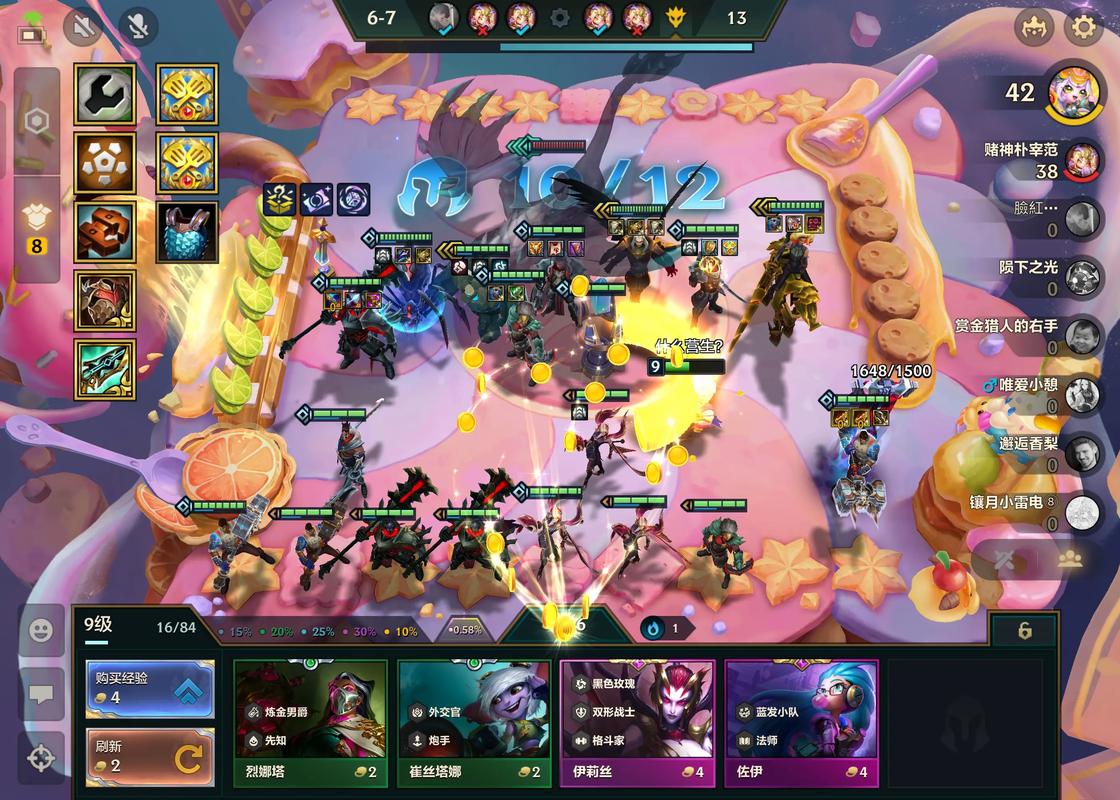The height and width of the screenshot is (800, 1120).
Task: Click your own avatar with 42 health
Action: [1075, 94]
